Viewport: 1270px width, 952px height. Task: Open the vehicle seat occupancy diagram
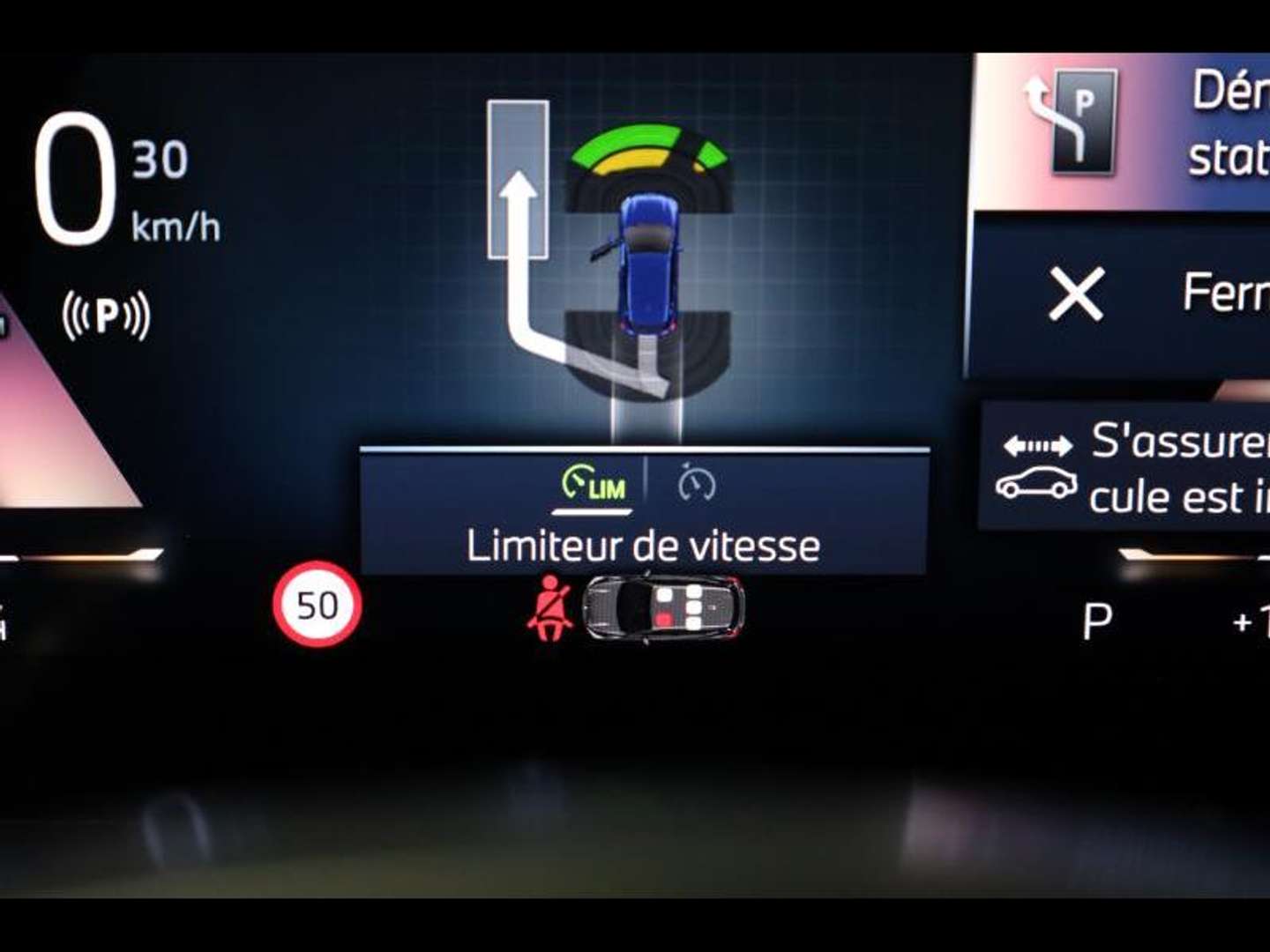pyautogui.click(x=663, y=607)
